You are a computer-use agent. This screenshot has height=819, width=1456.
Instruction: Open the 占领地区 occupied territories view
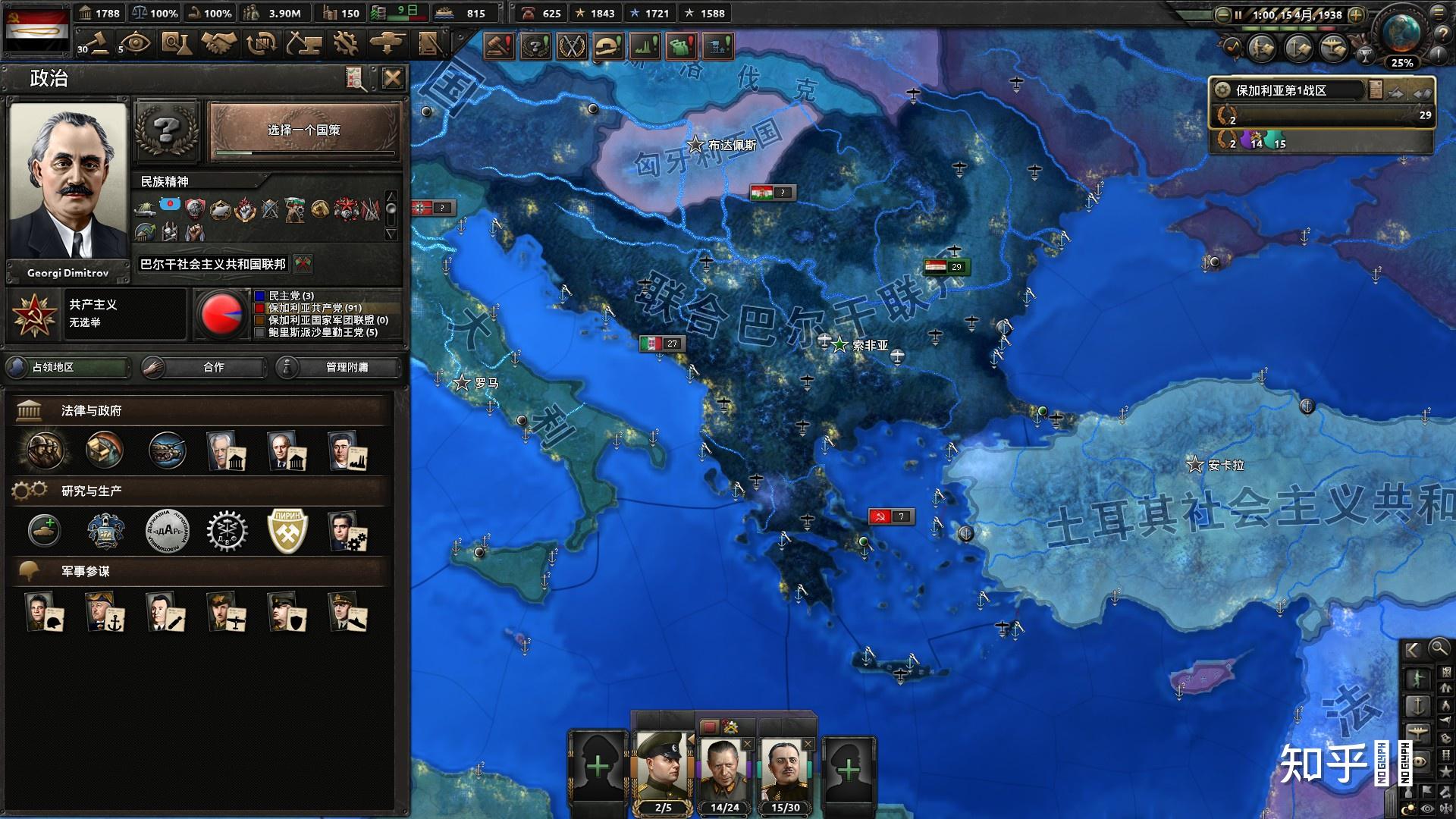68,368
